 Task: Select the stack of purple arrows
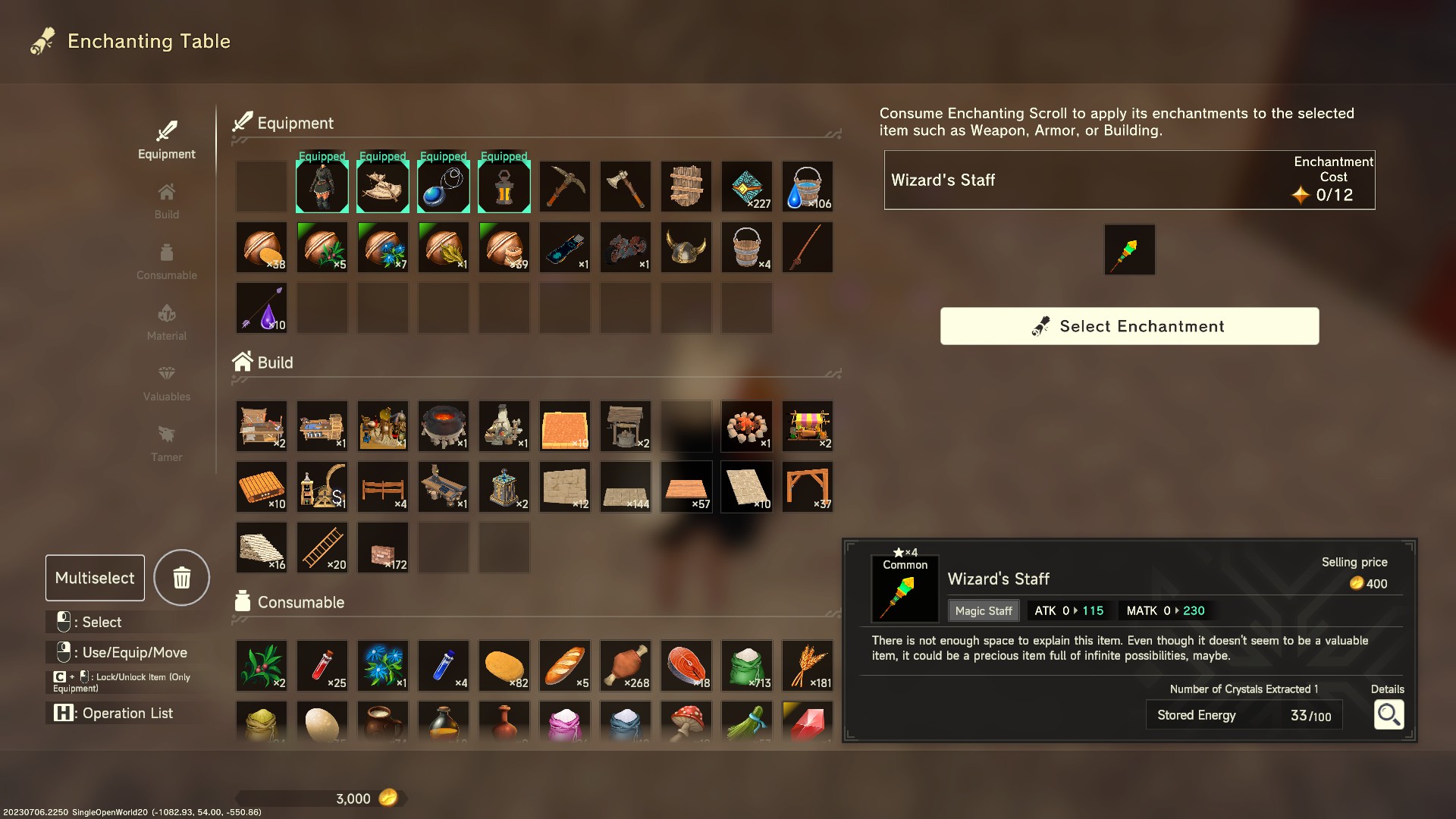(x=261, y=307)
